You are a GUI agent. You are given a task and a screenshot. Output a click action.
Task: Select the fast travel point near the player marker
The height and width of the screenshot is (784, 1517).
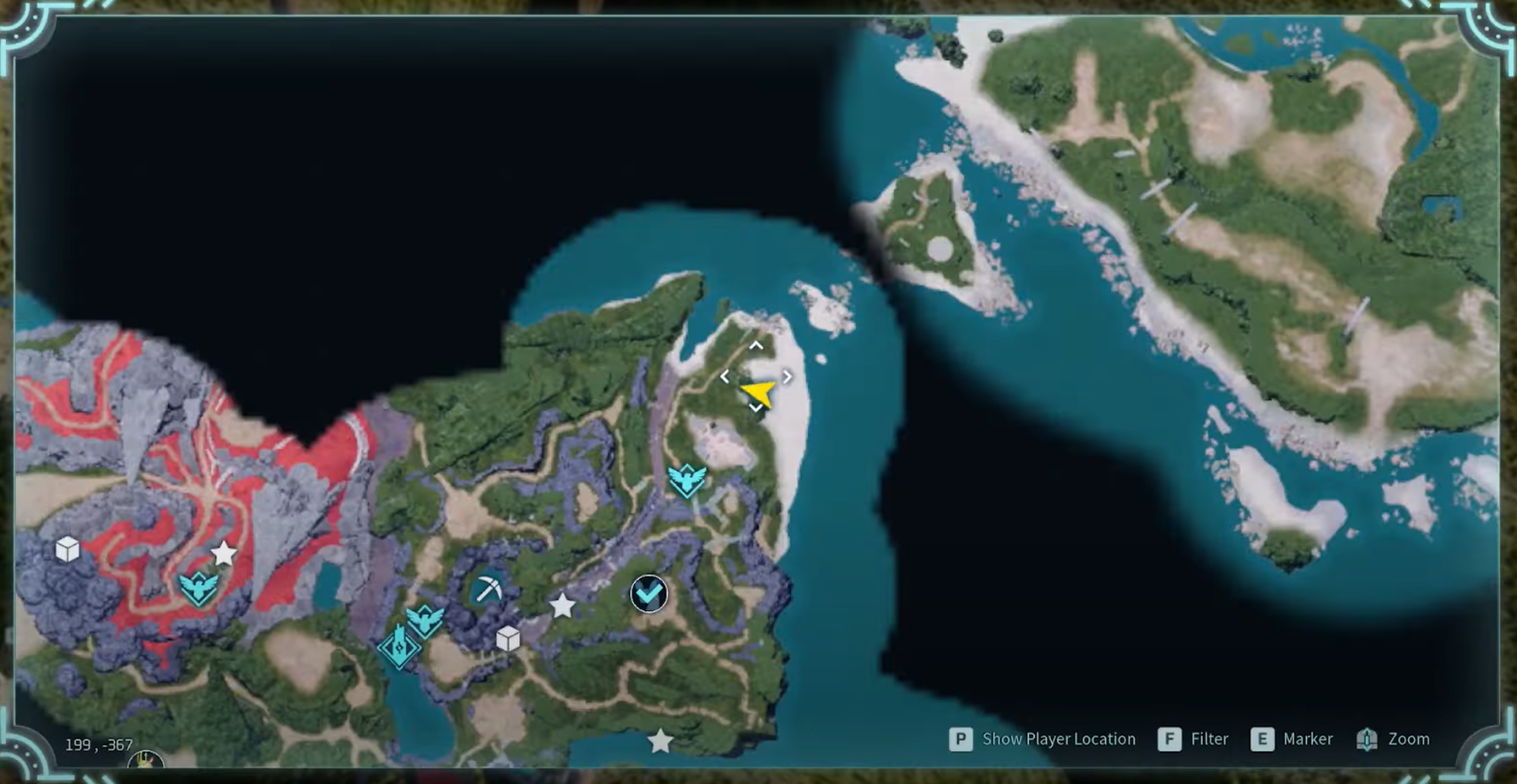coord(686,481)
